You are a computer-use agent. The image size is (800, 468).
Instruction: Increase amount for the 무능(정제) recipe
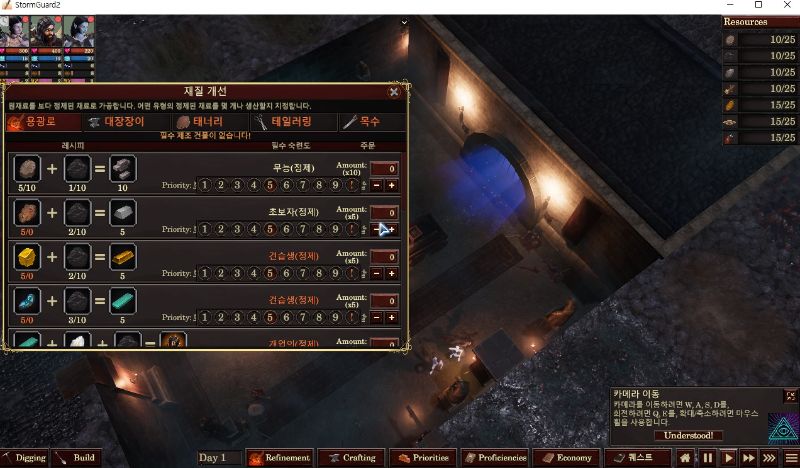pos(391,185)
